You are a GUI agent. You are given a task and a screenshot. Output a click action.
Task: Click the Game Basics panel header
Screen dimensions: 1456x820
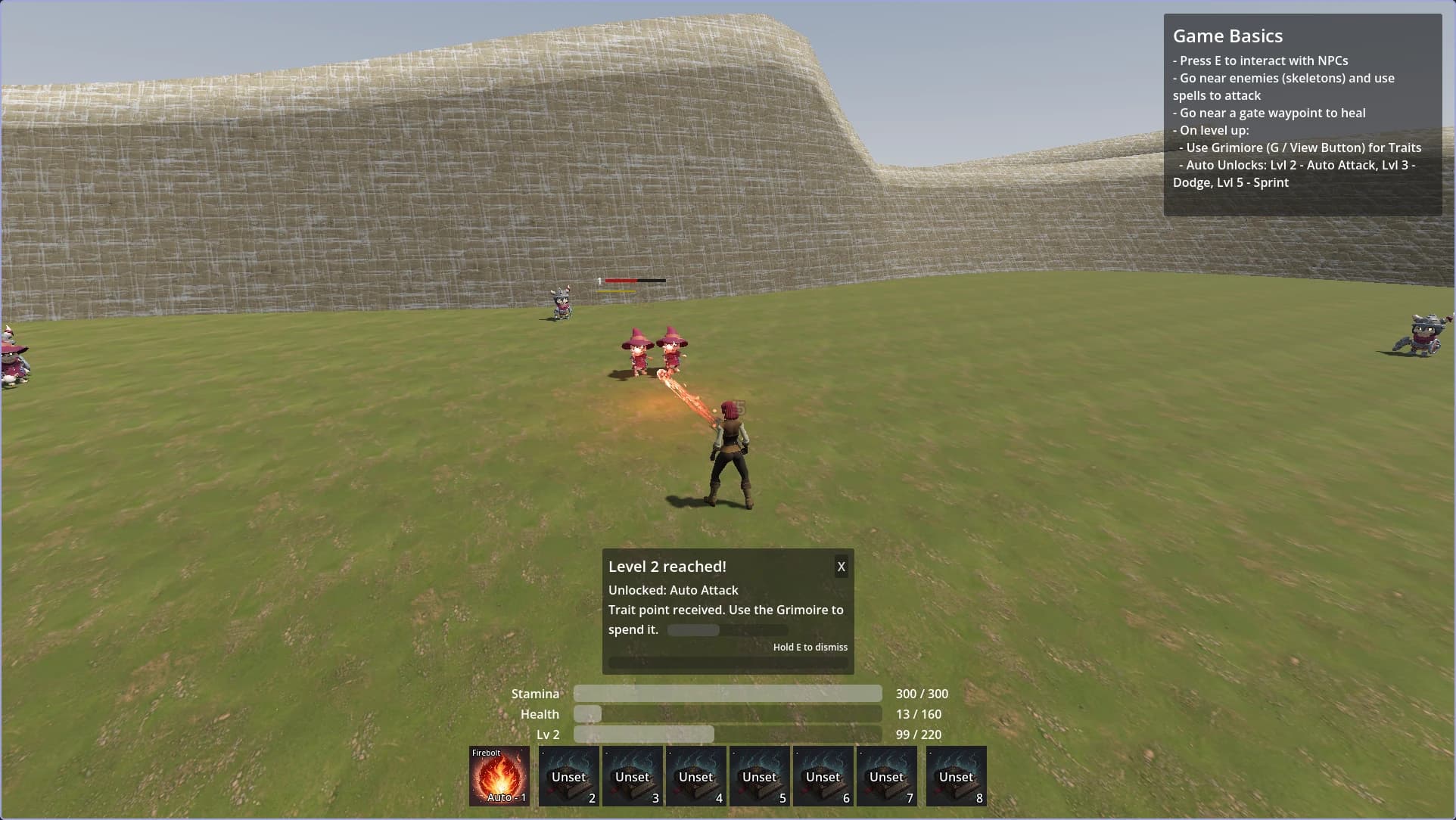[x=1227, y=36]
